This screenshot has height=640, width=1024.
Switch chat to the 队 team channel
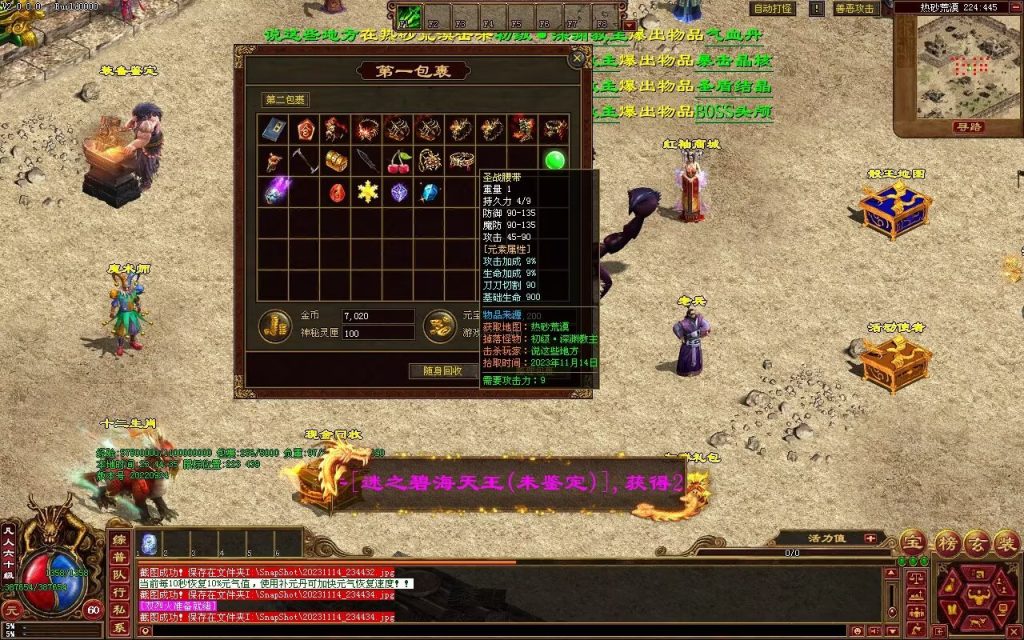120,574
